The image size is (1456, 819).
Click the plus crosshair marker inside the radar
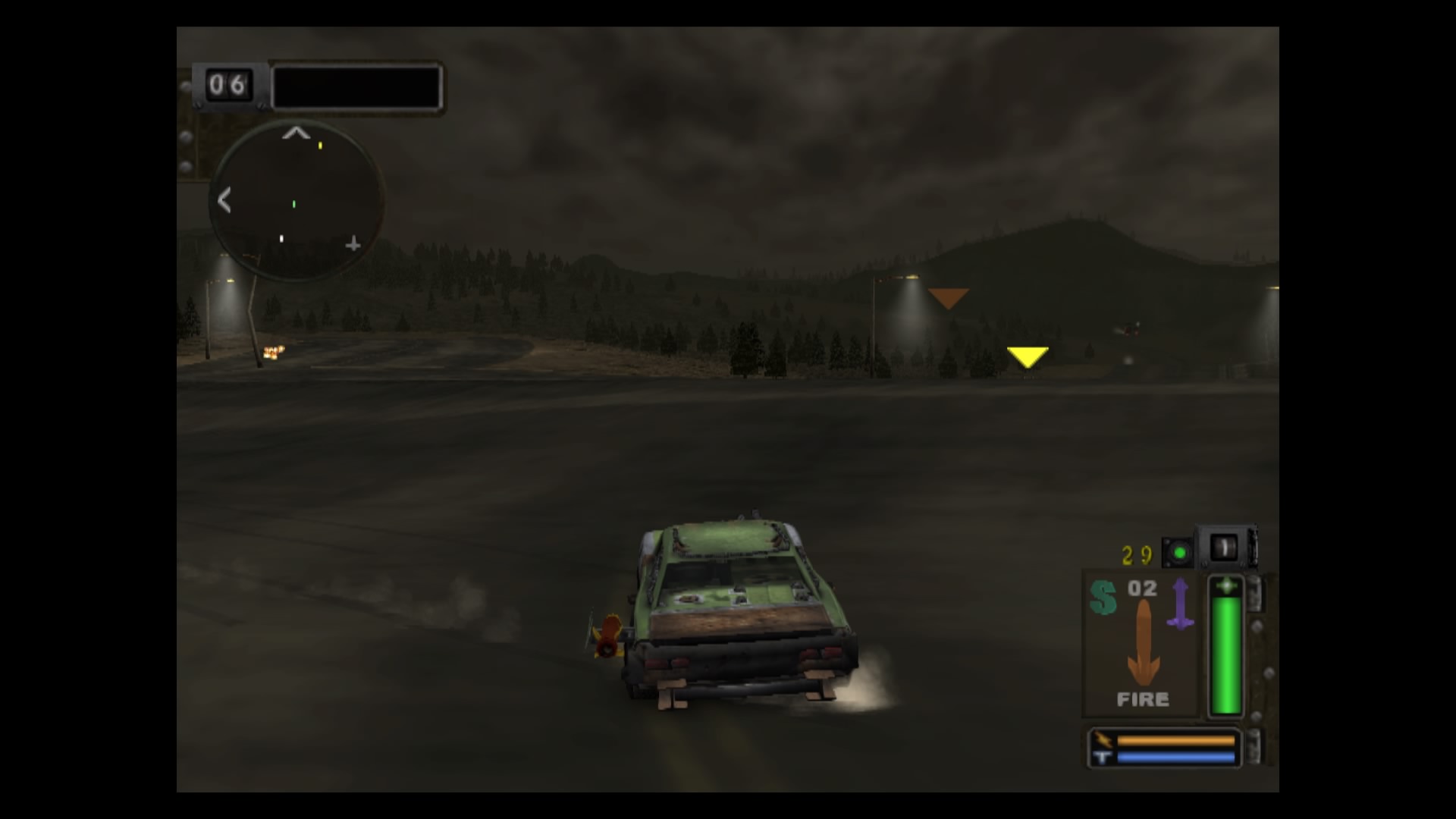(353, 244)
